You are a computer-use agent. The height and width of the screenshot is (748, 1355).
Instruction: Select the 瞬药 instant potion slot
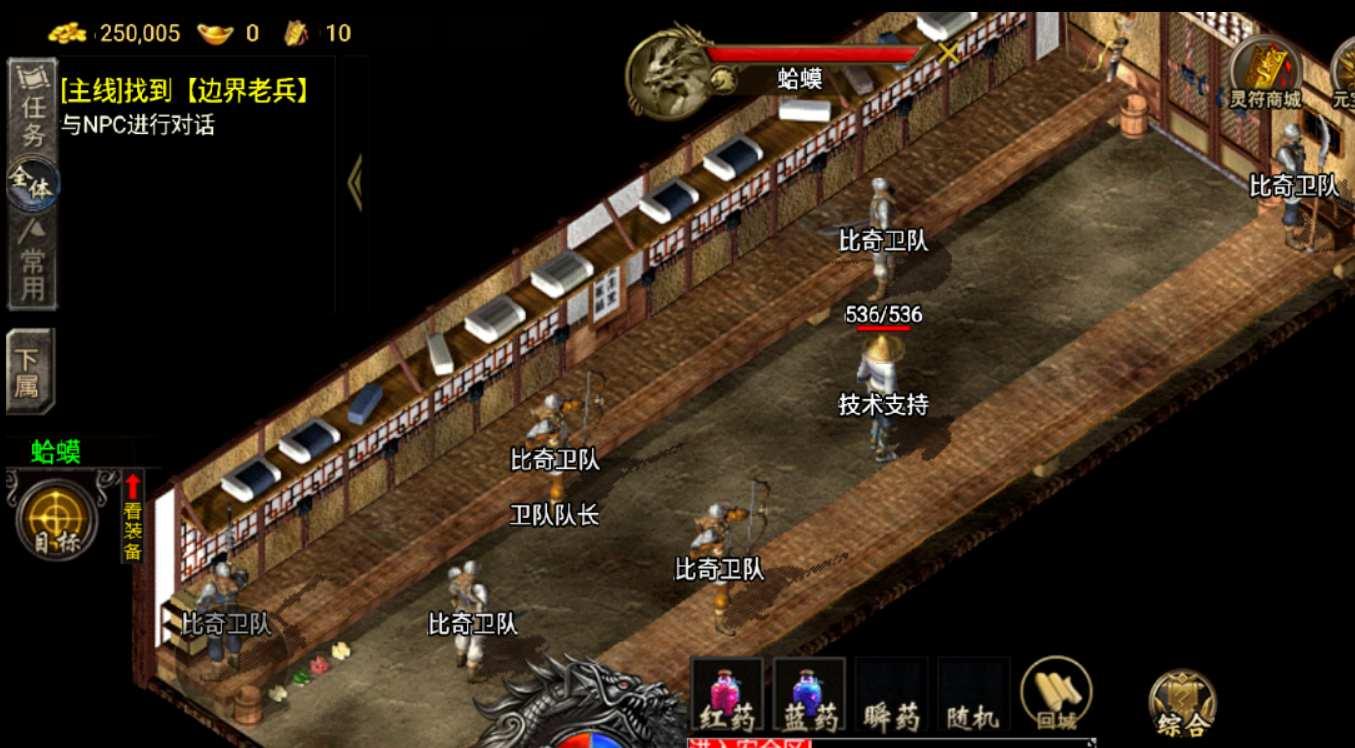[892, 694]
